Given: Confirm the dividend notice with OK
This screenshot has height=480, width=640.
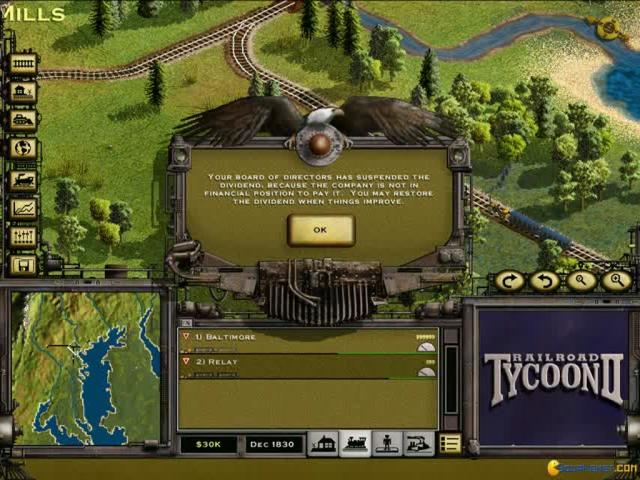Looking at the screenshot, I should 320,230.
